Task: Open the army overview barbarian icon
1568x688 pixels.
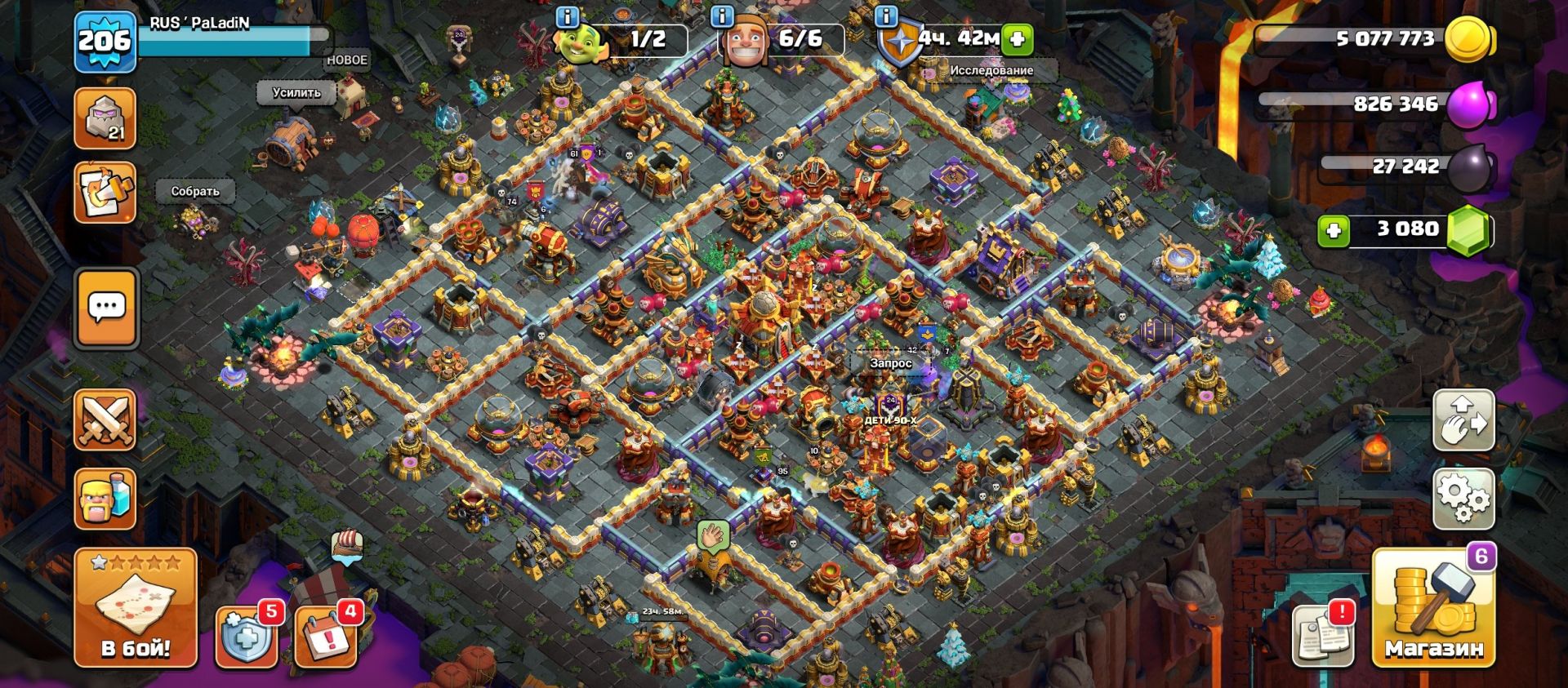Action: point(106,498)
